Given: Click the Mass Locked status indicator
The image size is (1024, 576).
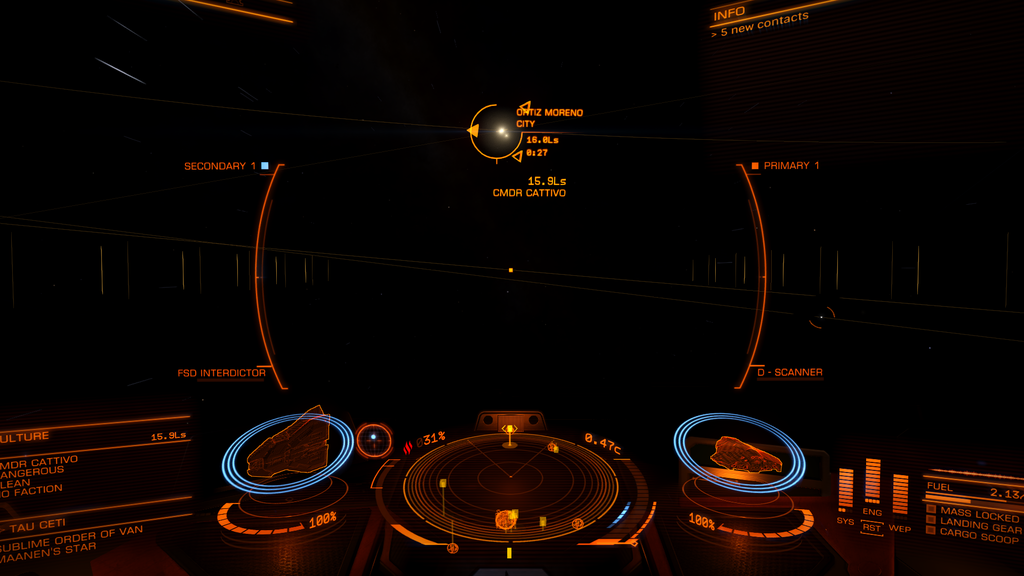Looking at the screenshot, I should coord(977,514).
